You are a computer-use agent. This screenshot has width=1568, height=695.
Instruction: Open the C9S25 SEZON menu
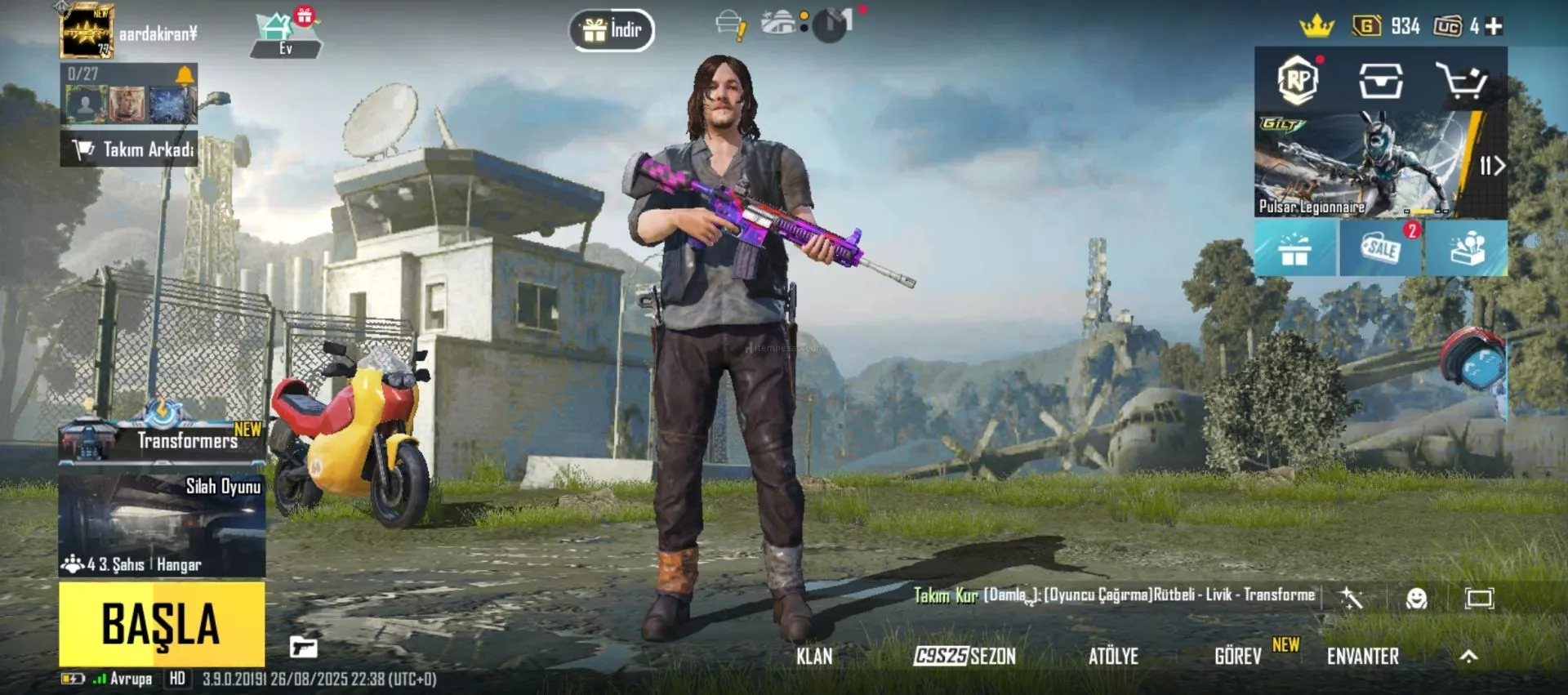pos(964,656)
